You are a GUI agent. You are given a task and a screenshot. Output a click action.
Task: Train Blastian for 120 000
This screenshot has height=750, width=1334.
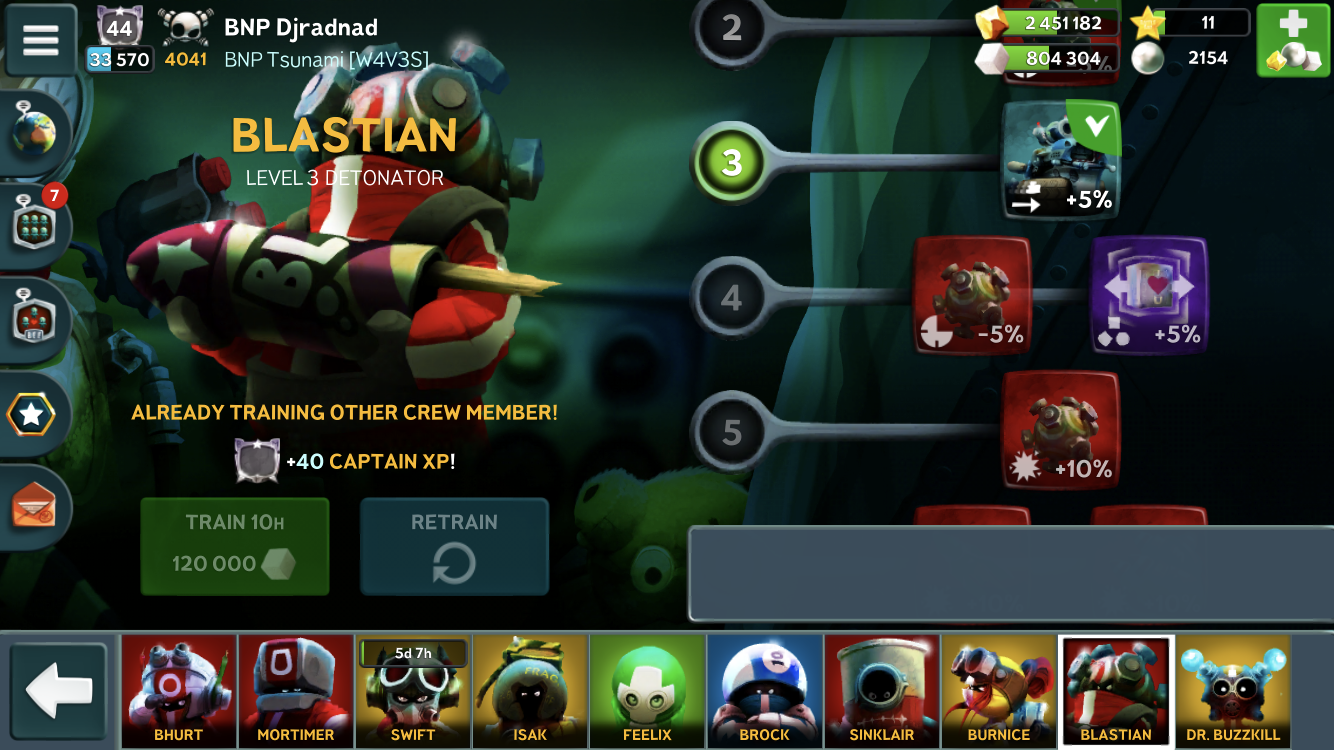[x=234, y=546]
